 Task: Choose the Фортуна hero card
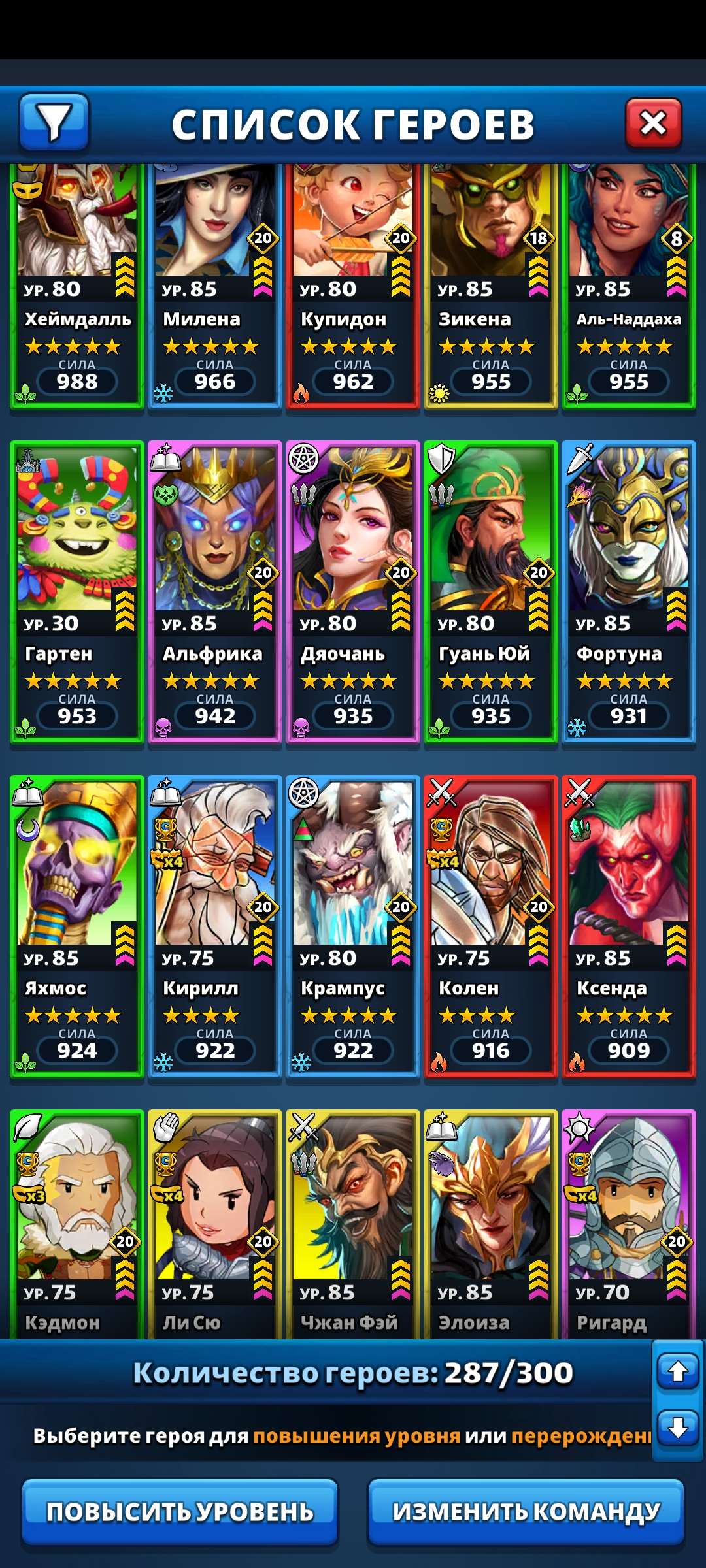pos(629,592)
